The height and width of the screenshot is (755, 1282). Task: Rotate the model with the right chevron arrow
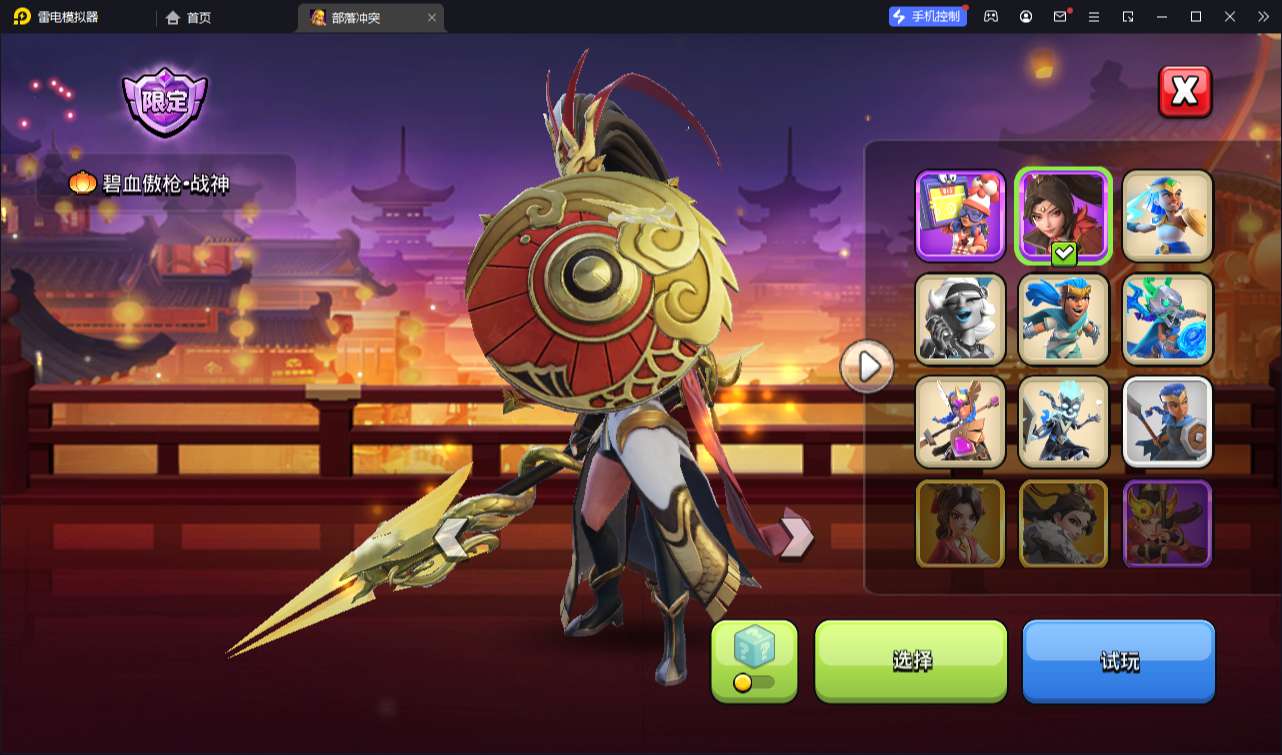[797, 537]
